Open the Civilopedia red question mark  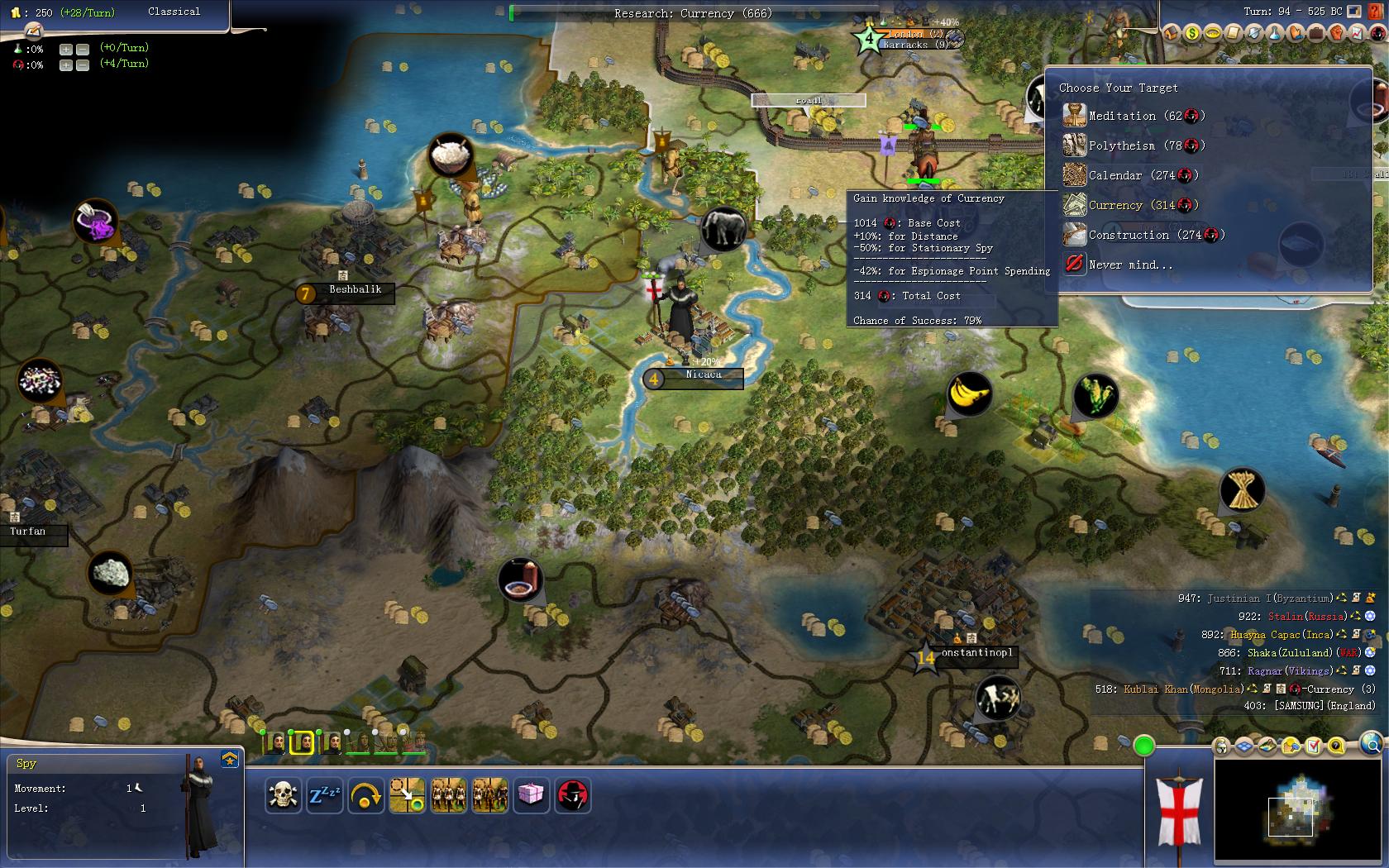(x=1374, y=12)
